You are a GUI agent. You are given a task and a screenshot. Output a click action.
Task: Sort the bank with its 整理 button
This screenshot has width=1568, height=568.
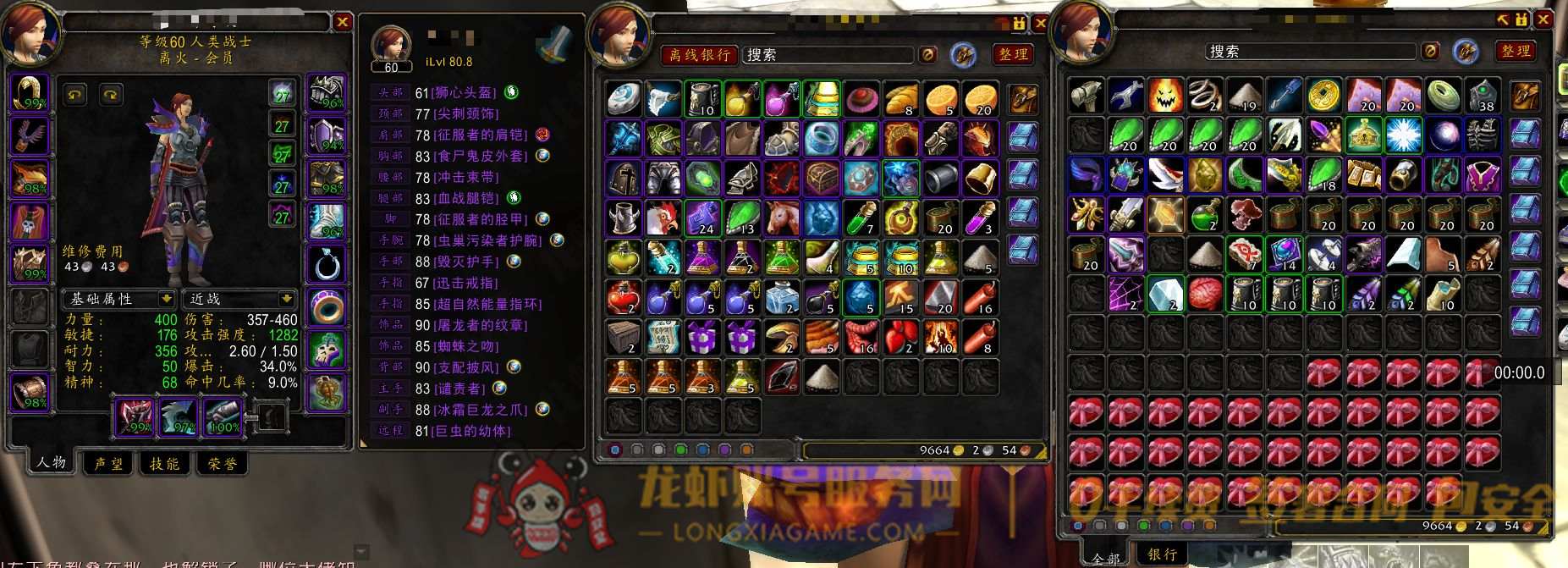pyautogui.click(x=1515, y=52)
